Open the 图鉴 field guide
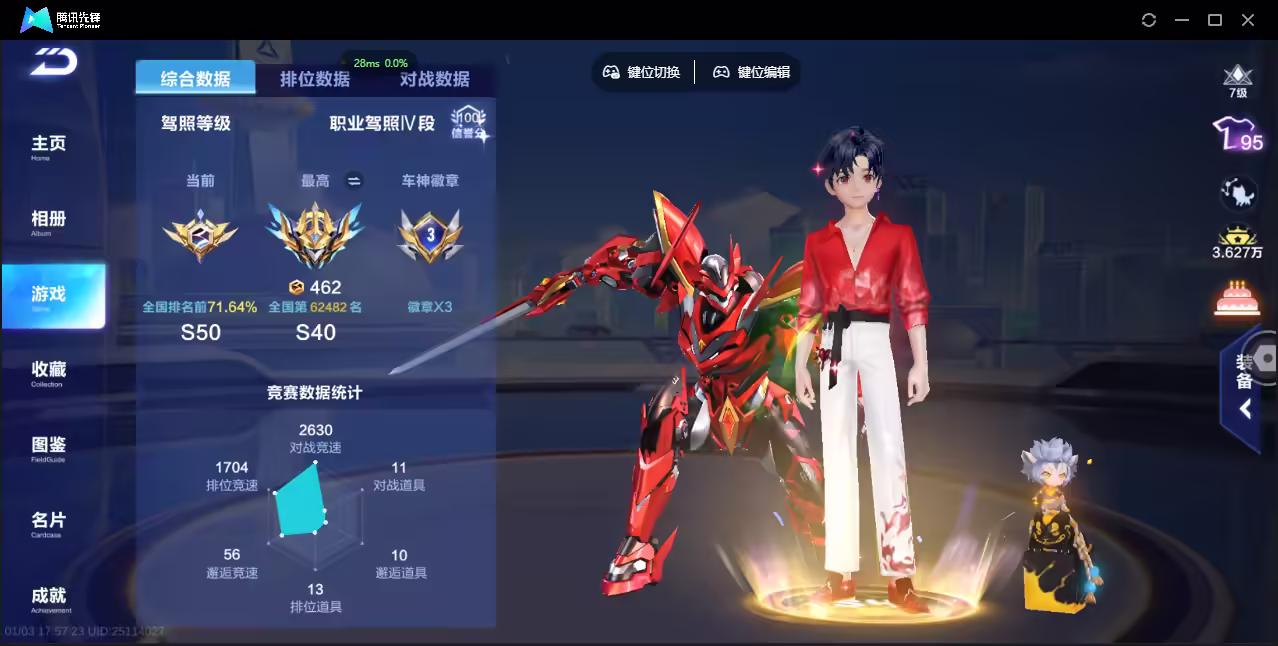This screenshot has width=1278, height=646. (x=48, y=447)
